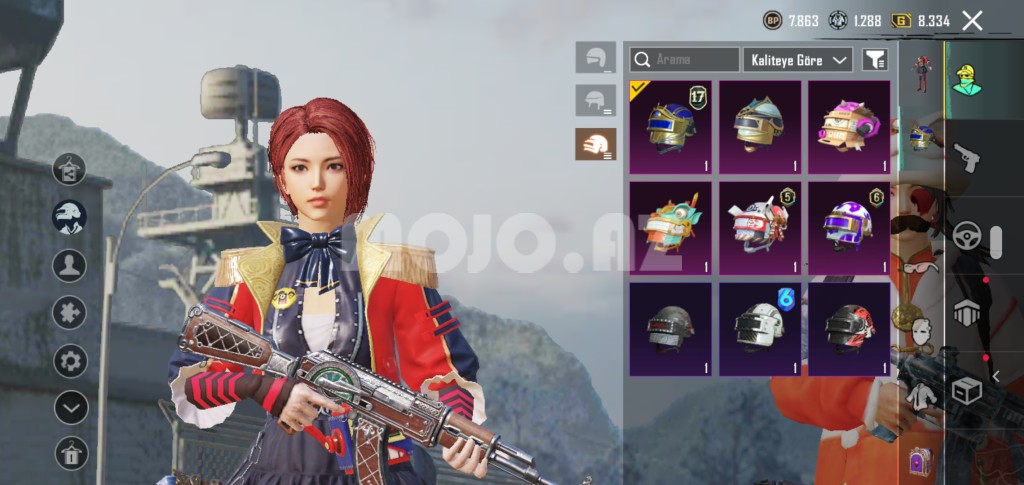Select the equipped gold-blue helmet with badge 17
This screenshot has width=1024, height=485.
[x=670, y=127]
